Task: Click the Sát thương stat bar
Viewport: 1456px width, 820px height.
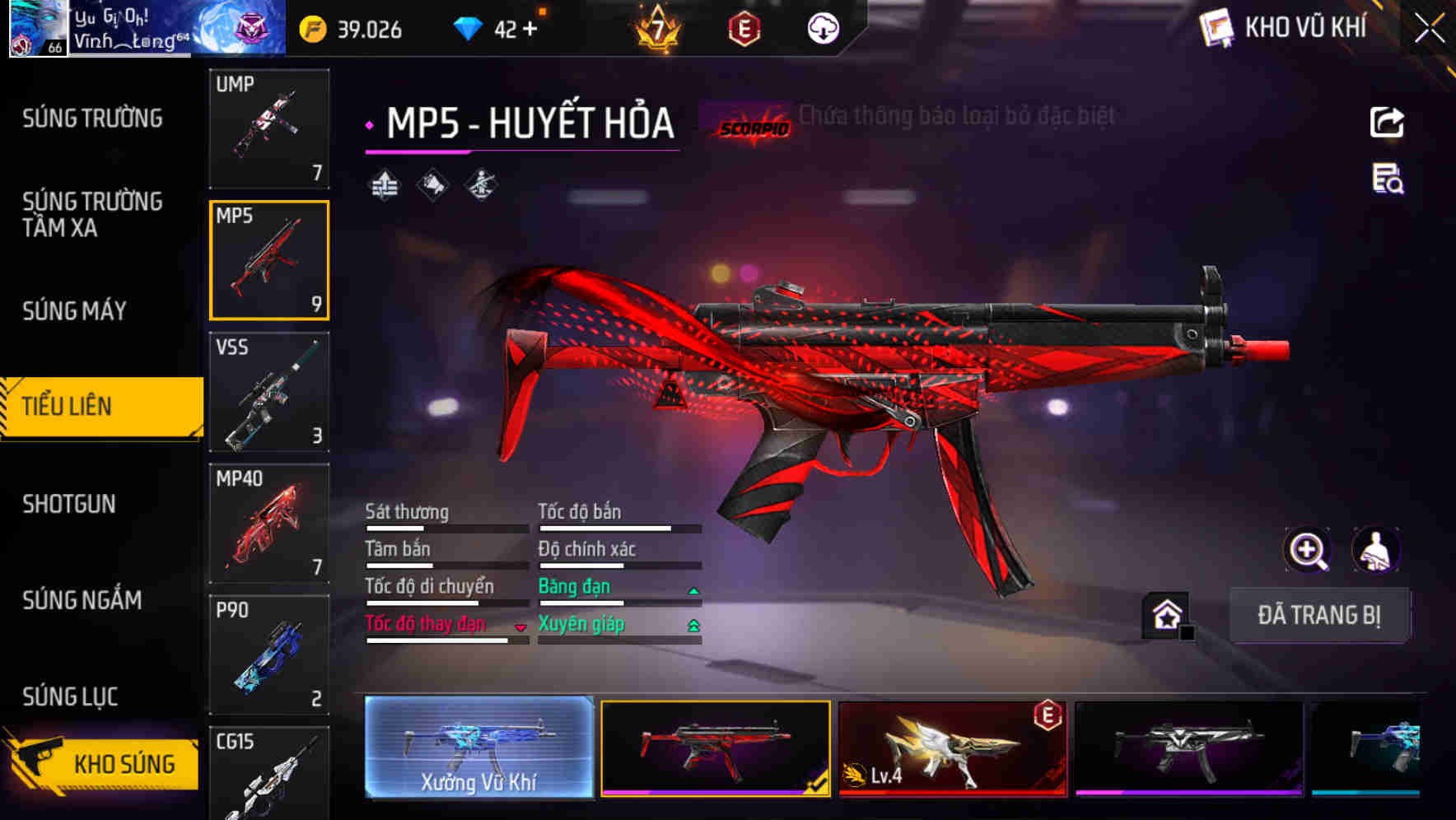Action: [445, 529]
